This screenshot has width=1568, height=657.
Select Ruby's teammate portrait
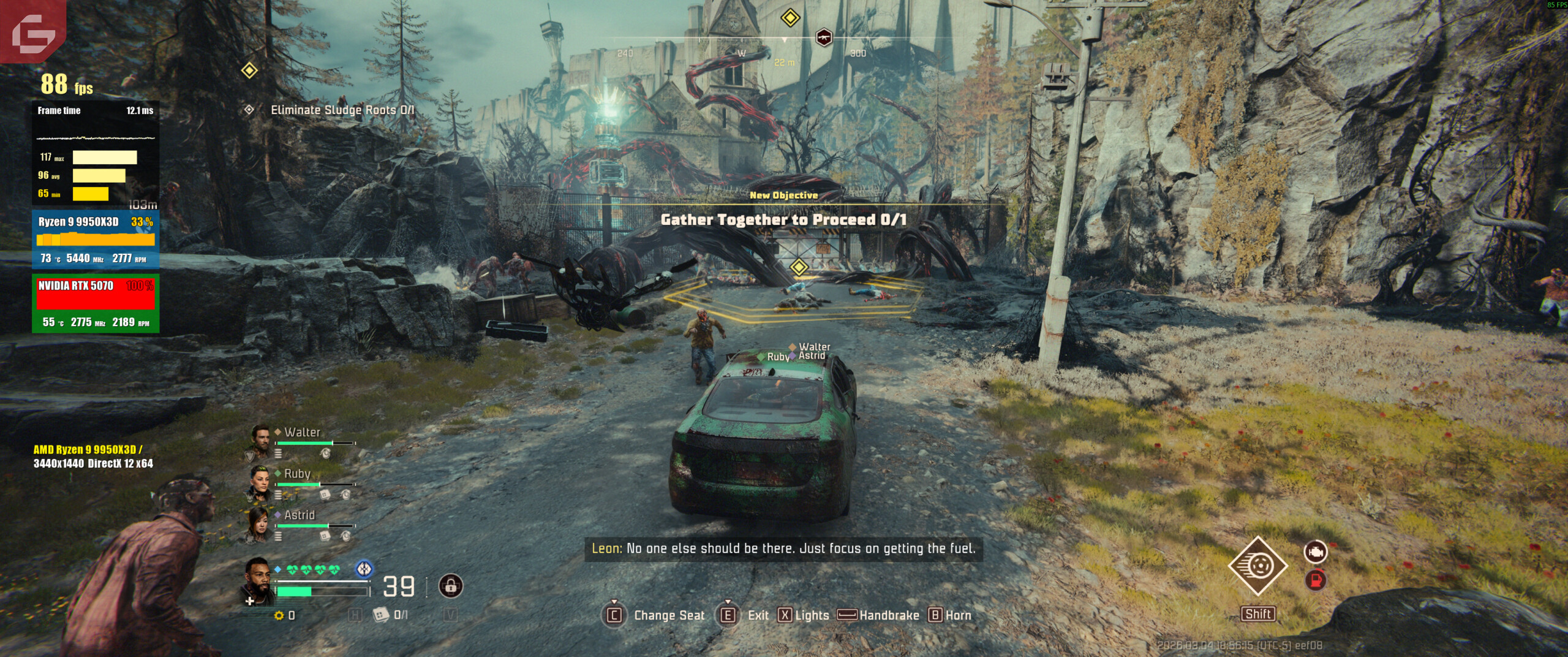260,482
